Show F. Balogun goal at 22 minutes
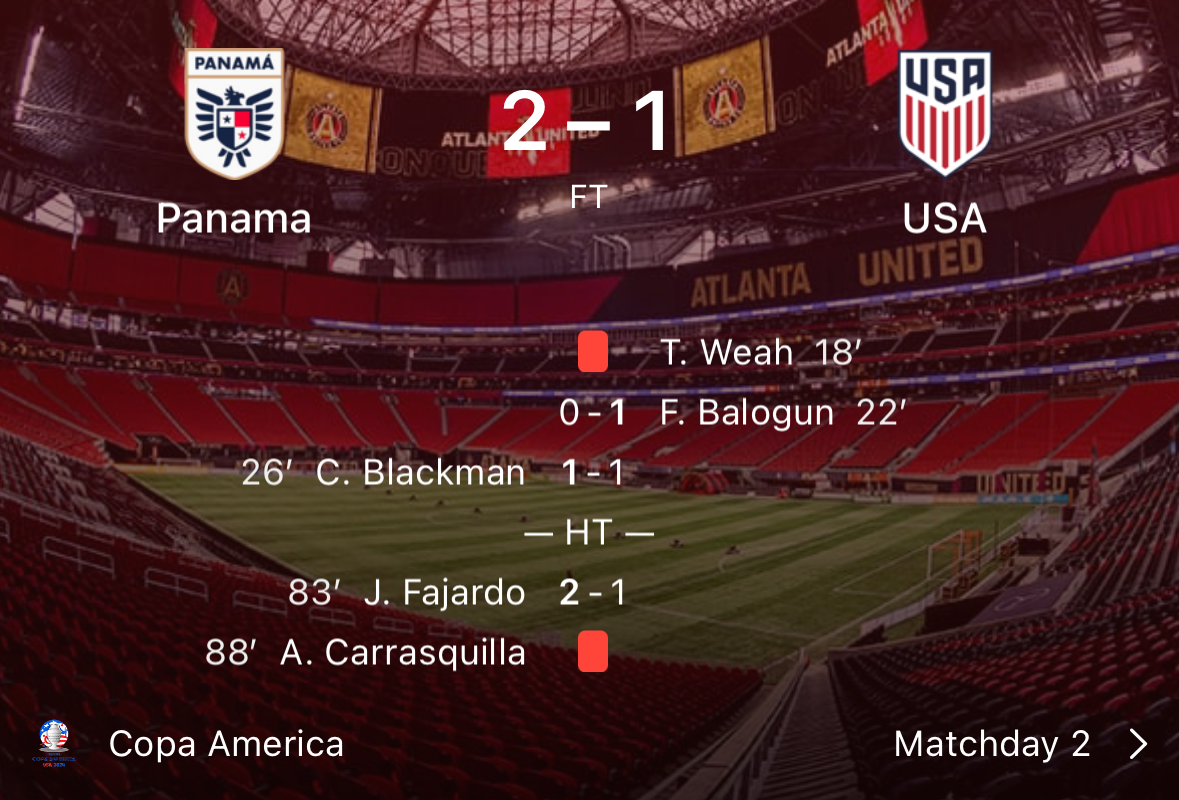The image size is (1179, 800). coord(782,413)
